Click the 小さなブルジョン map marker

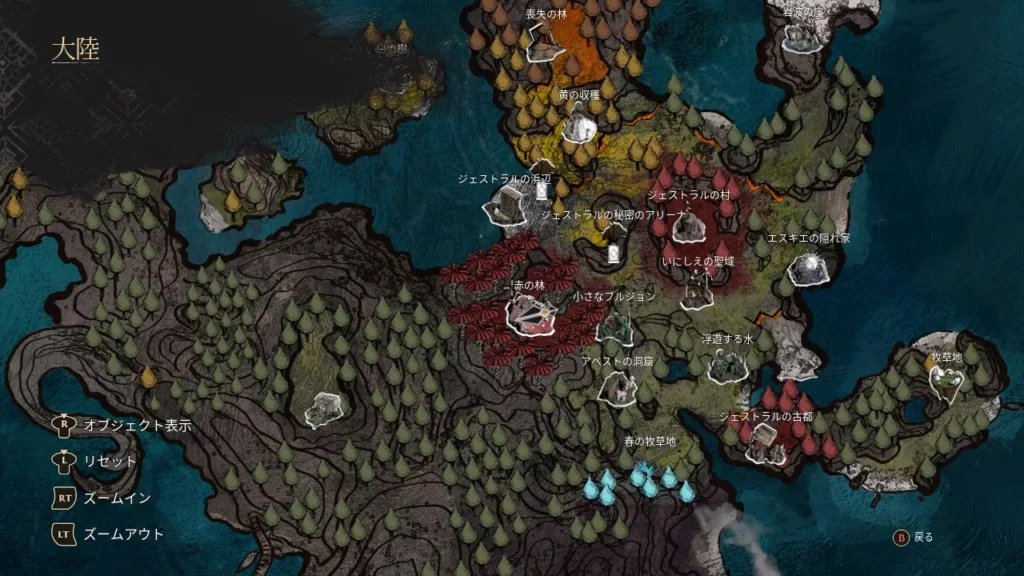(x=615, y=326)
